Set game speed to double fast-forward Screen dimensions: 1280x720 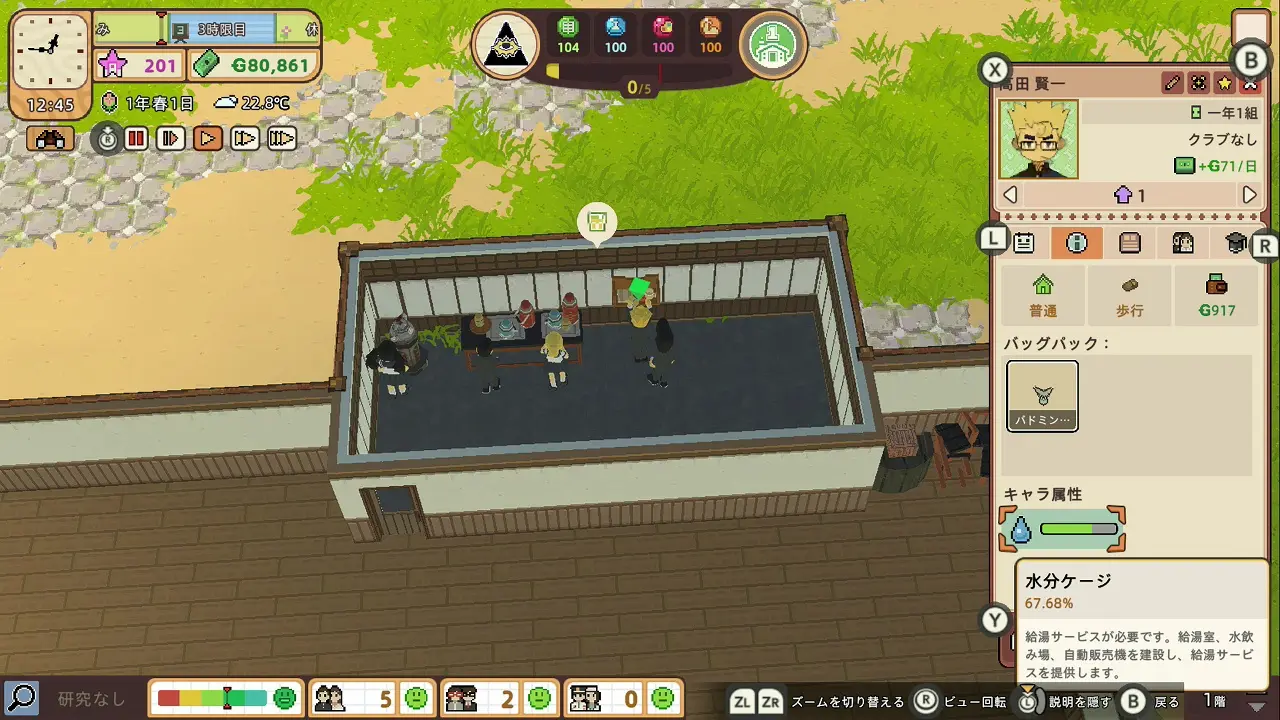click(245, 139)
